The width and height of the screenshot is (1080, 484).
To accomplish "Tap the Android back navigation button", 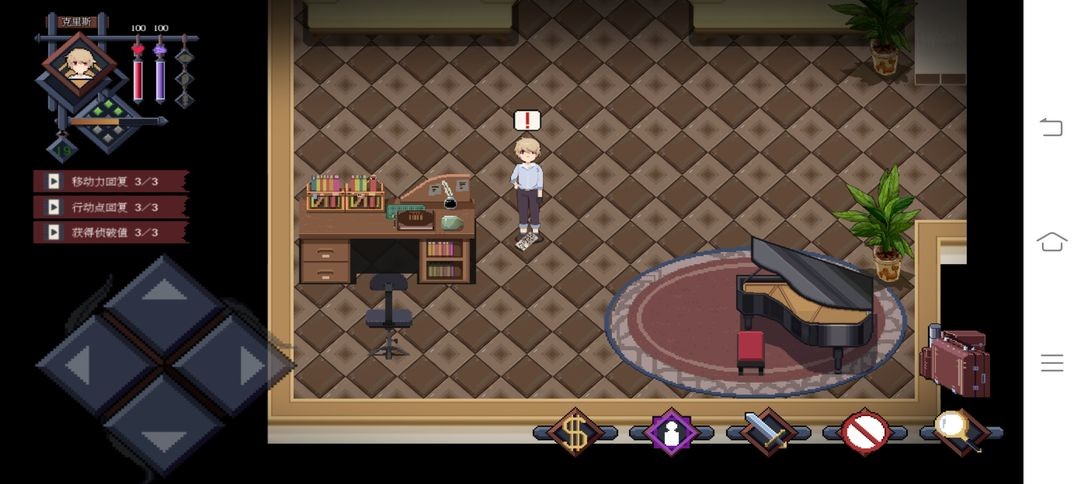I will [1051, 127].
